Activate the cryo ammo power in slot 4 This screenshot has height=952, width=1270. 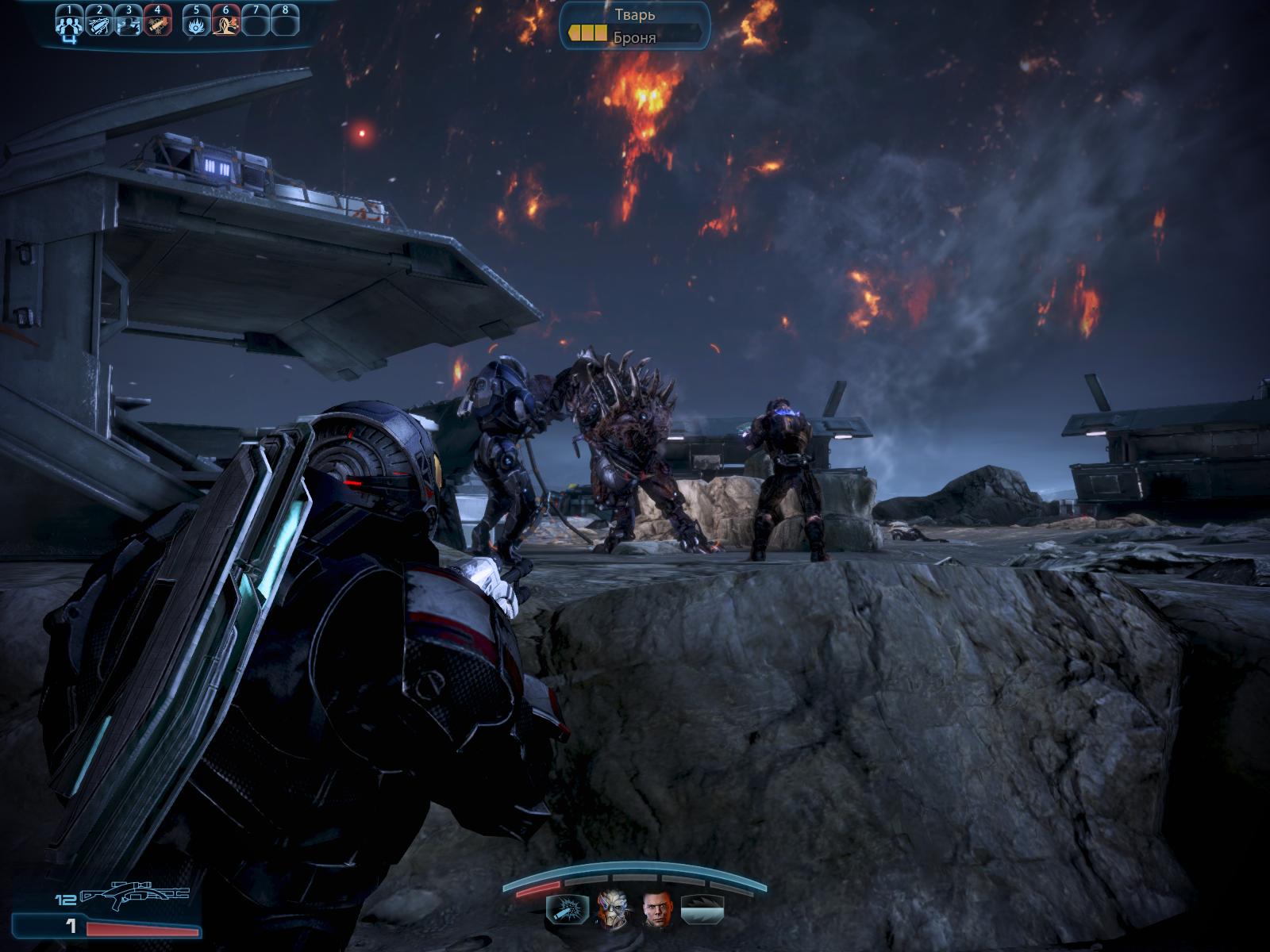click(x=158, y=24)
